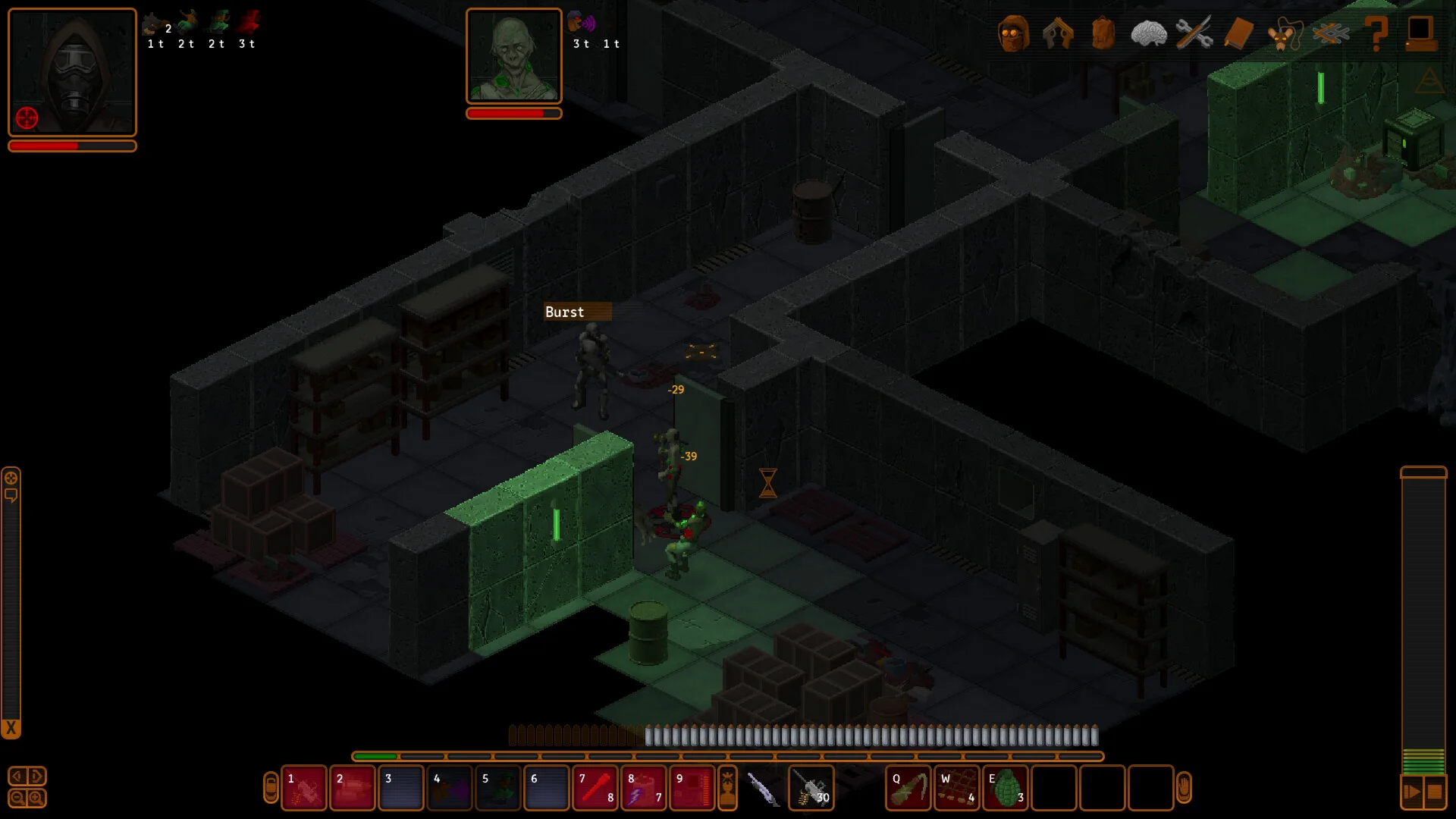1456x819 pixels.
Task: Open the computer system menu
Action: click(x=1420, y=33)
